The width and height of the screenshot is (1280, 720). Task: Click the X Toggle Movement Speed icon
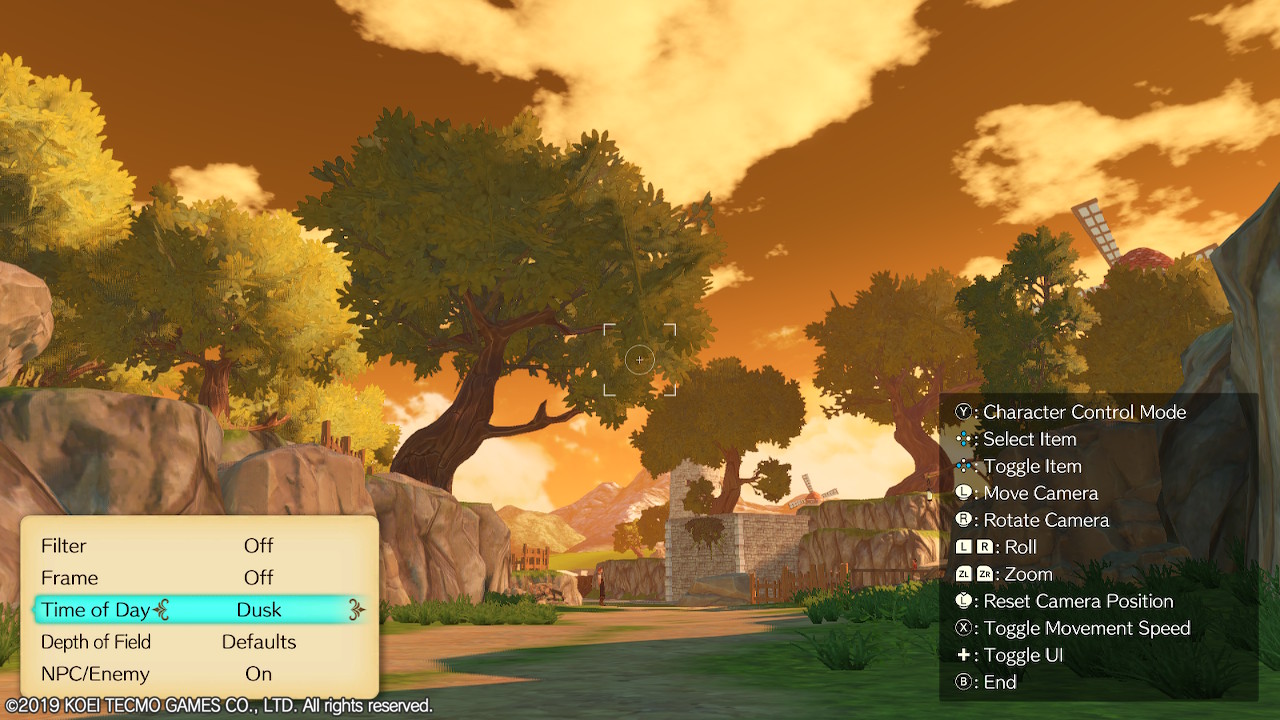962,628
